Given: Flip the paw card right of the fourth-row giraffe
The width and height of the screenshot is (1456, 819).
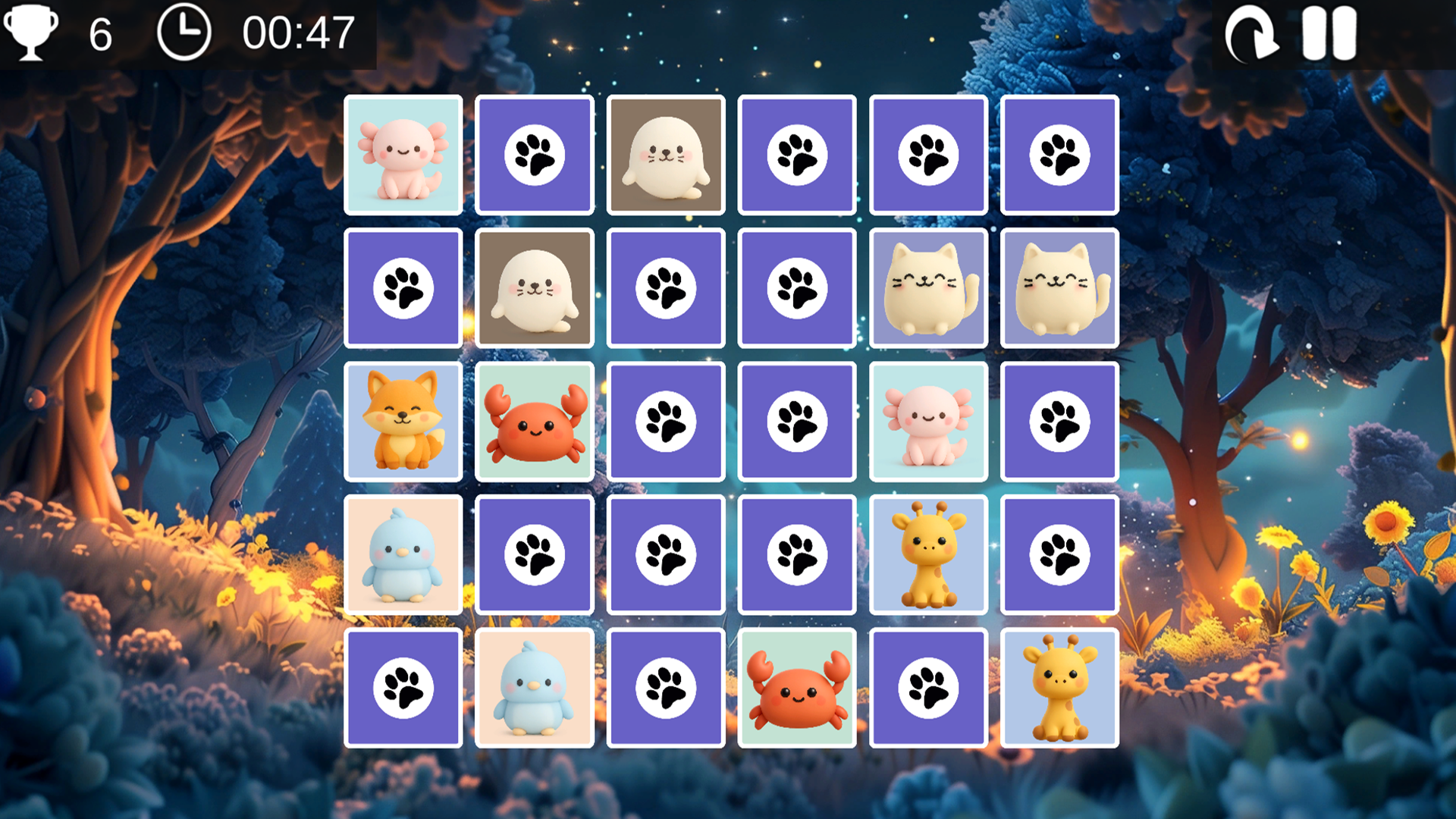Looking at the screenshot, I should 1059,553.
